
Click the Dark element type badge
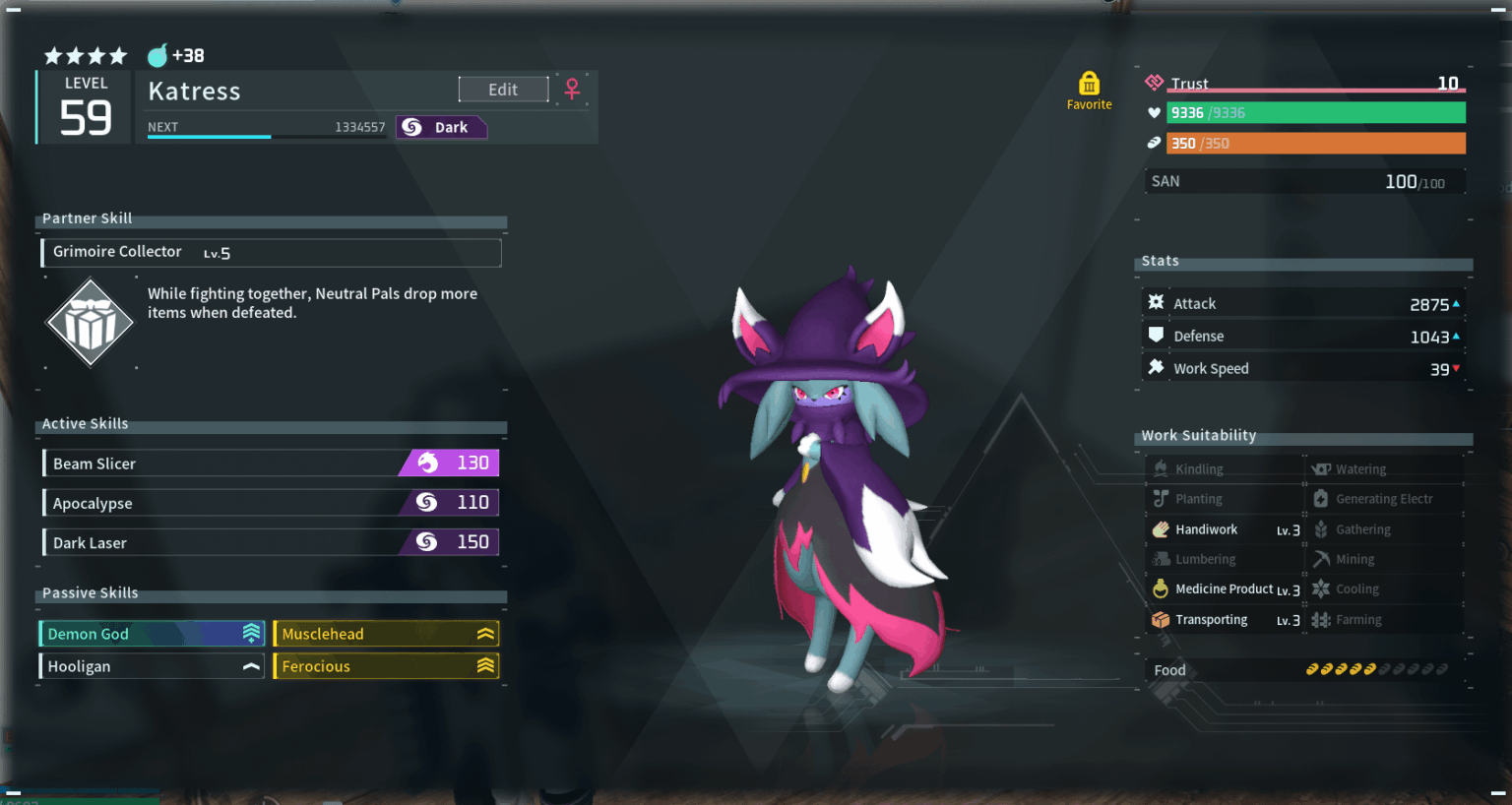pos(441,127)
